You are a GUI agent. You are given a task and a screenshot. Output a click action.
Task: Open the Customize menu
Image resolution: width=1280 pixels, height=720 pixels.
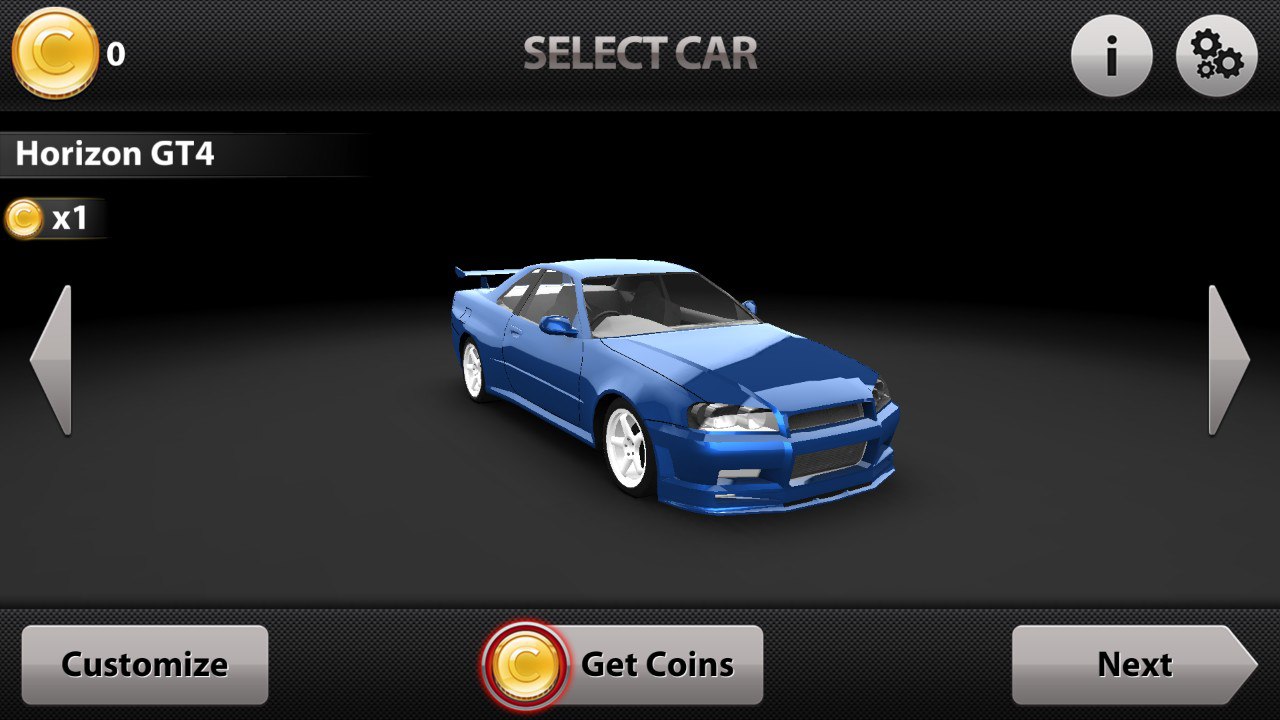tap(145, 665)
